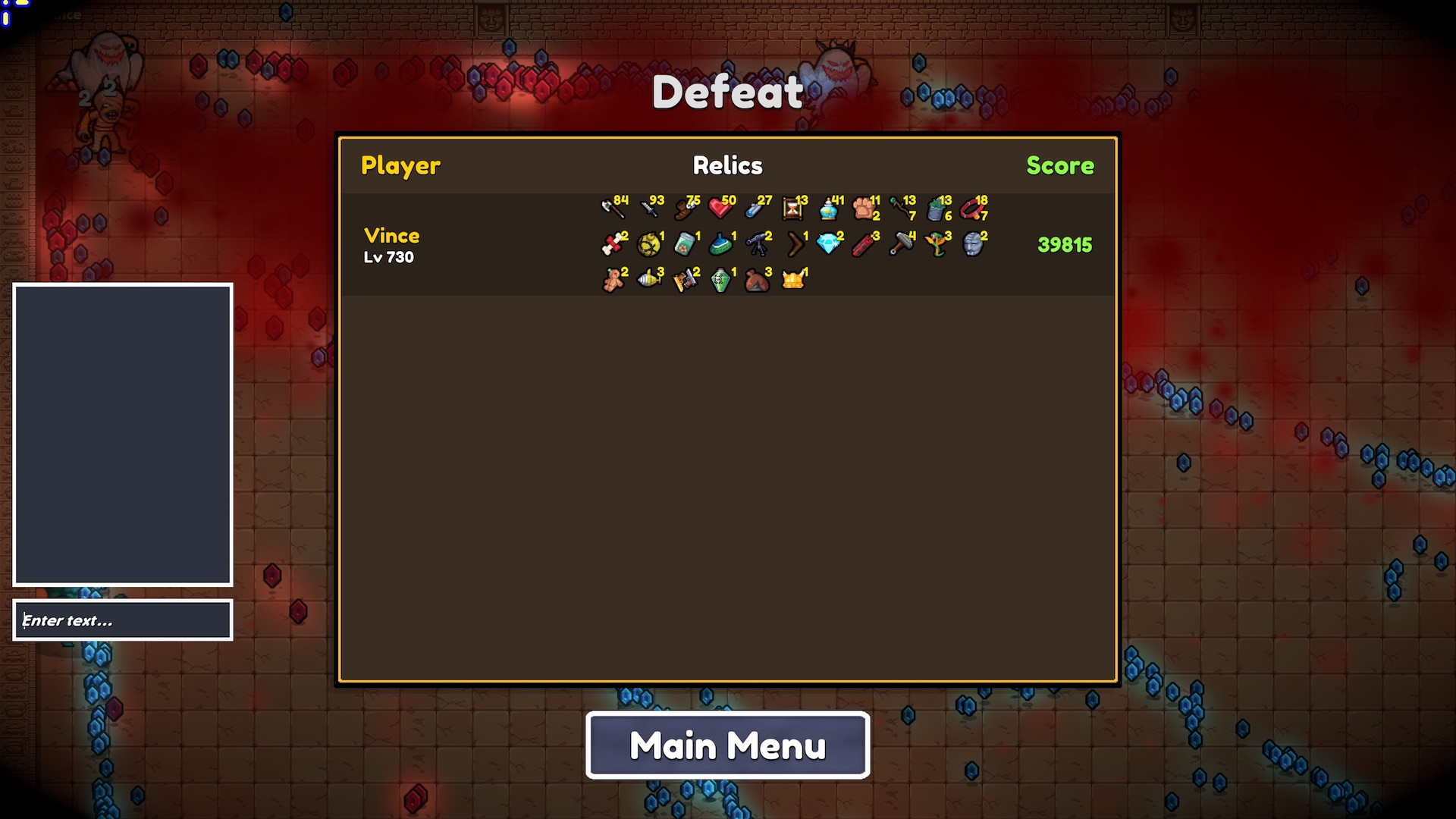Check the blue potion bottle relic

pyautogui.click(x=829, y=207)
